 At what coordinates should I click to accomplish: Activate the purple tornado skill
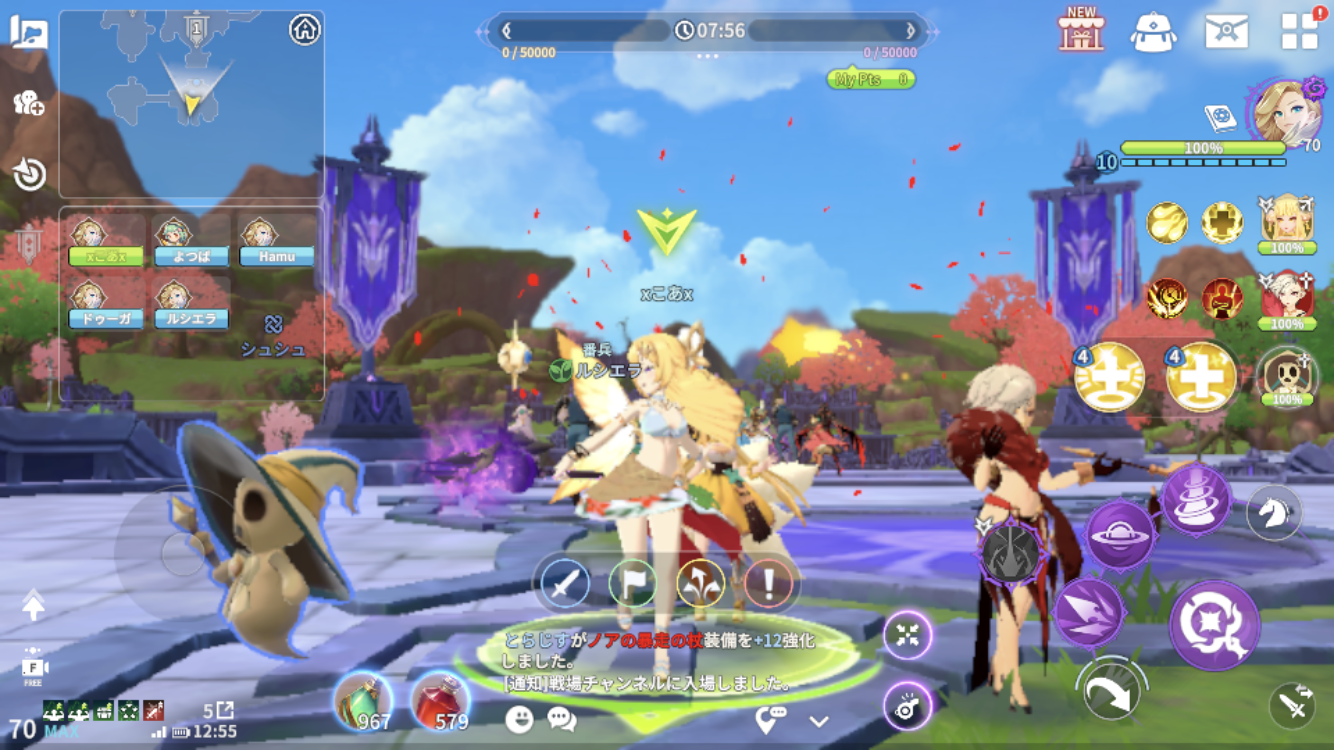(1196, 498)
